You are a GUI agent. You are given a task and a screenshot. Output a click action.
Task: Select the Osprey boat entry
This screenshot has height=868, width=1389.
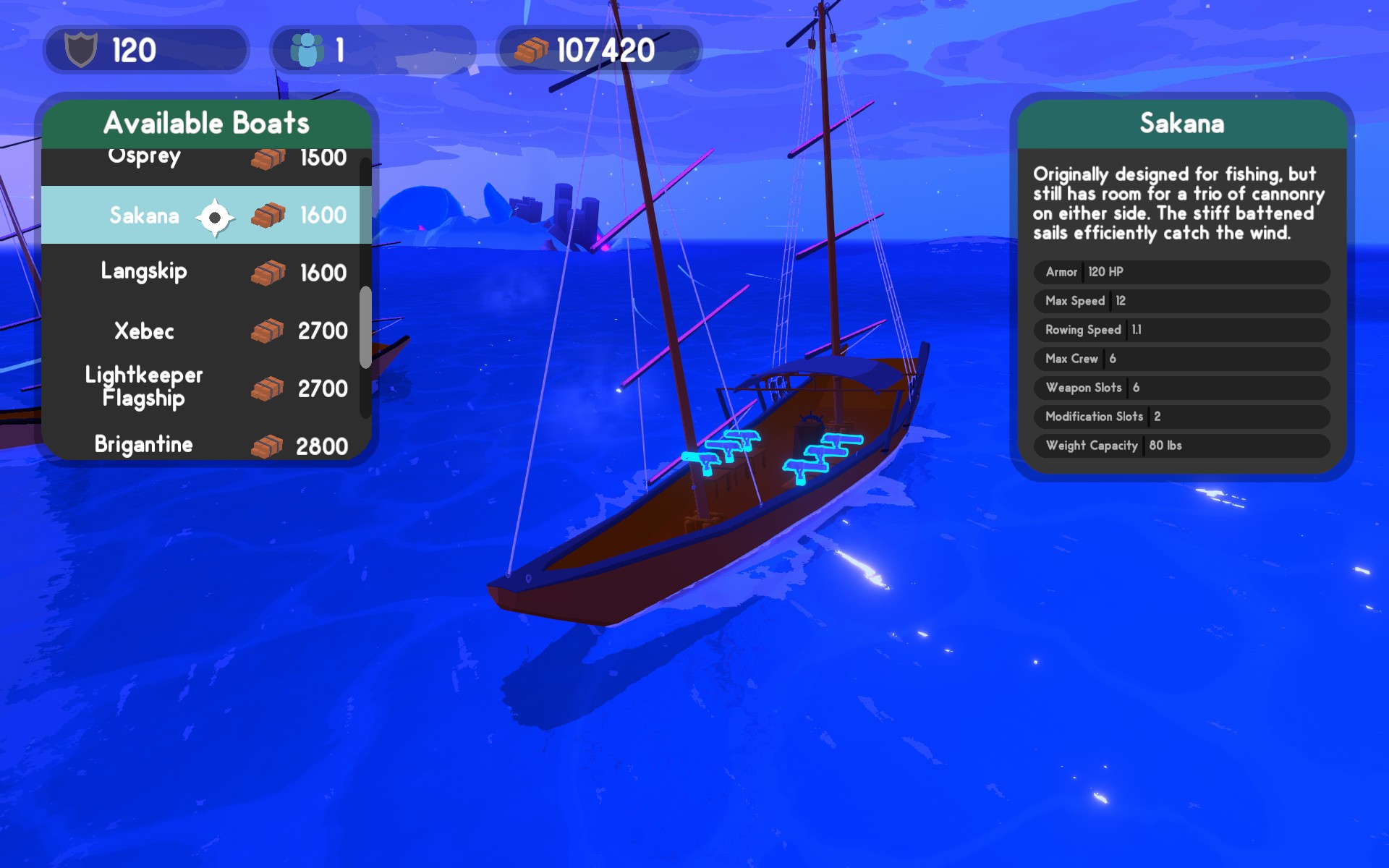[x=203, y=160]
